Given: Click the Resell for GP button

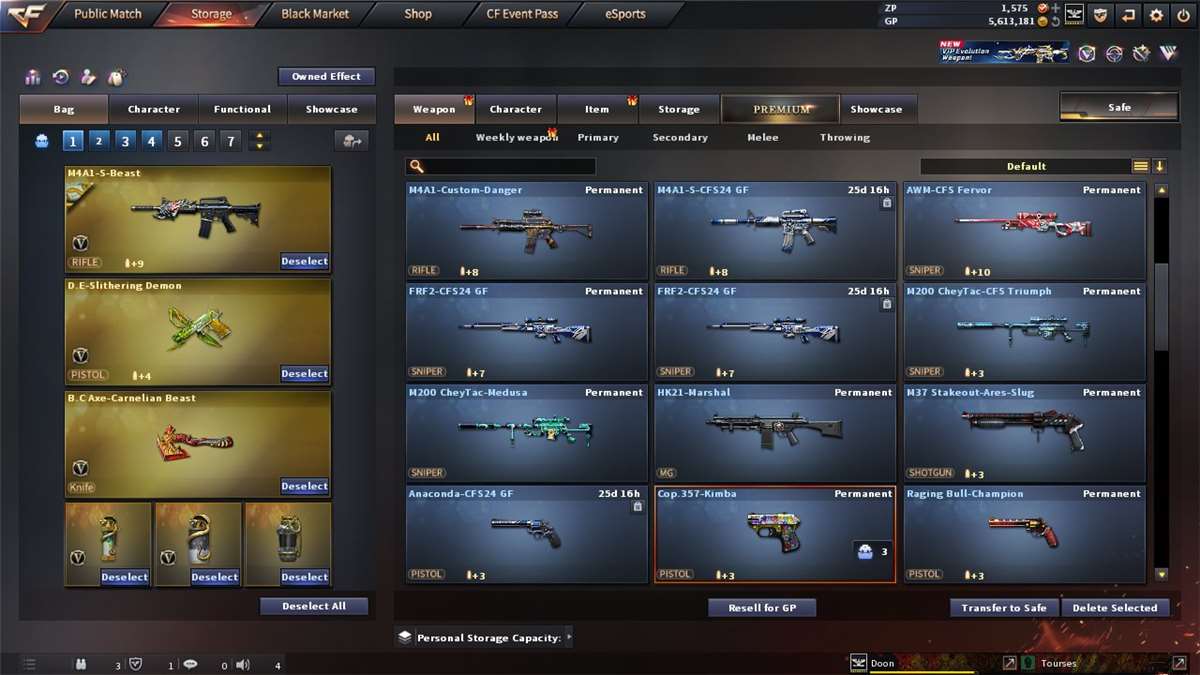Looking at the screenshot, I should point(762,608).
